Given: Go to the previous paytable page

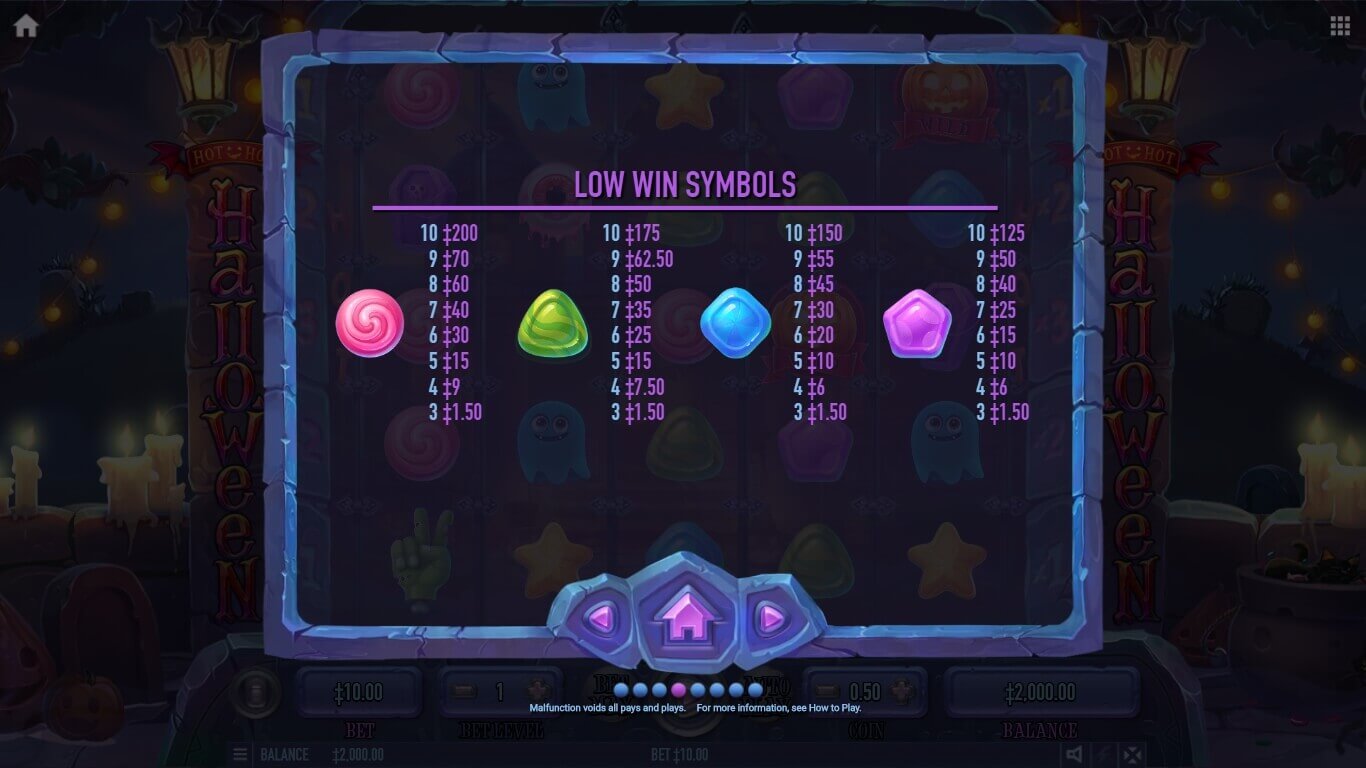Looking at the screenshot, I should [x=600, y=619].
